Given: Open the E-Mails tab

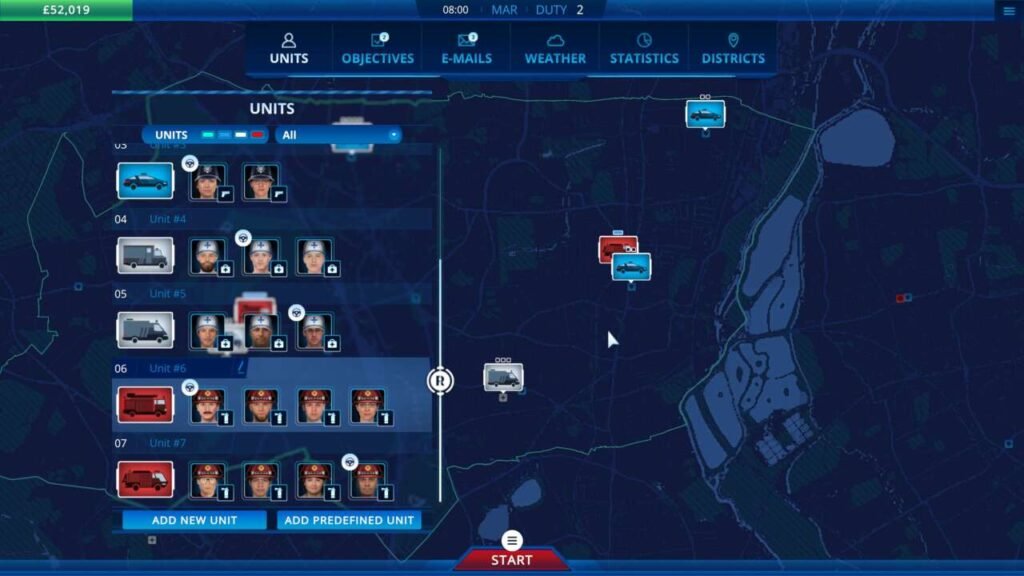Looking at the screenshot, I should pyautogui.click(x=467, y=48).
